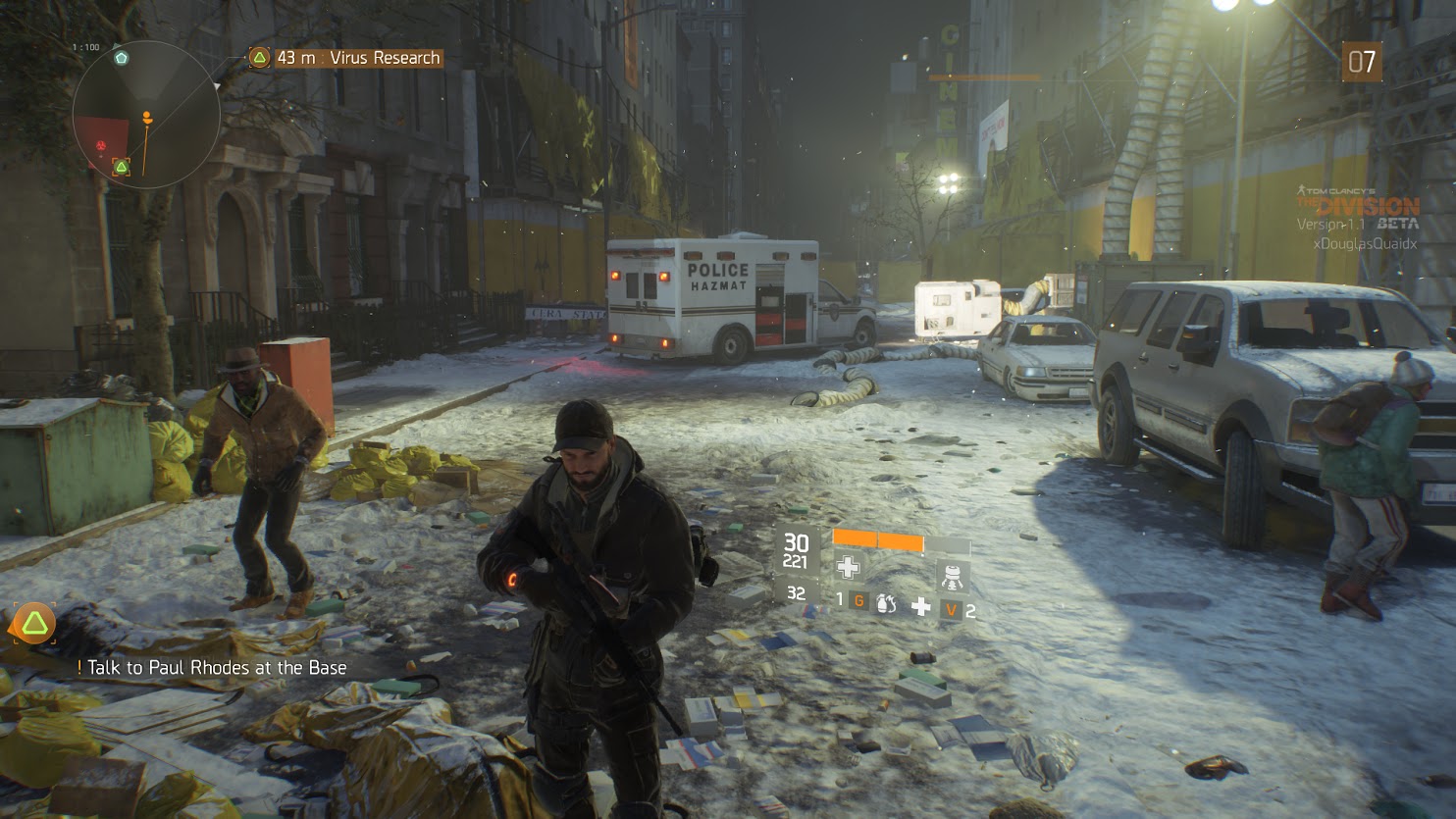Screen dimensions: 1456x819
Task: Click the level 07 badge
Action: click(x=1361, y=63)
